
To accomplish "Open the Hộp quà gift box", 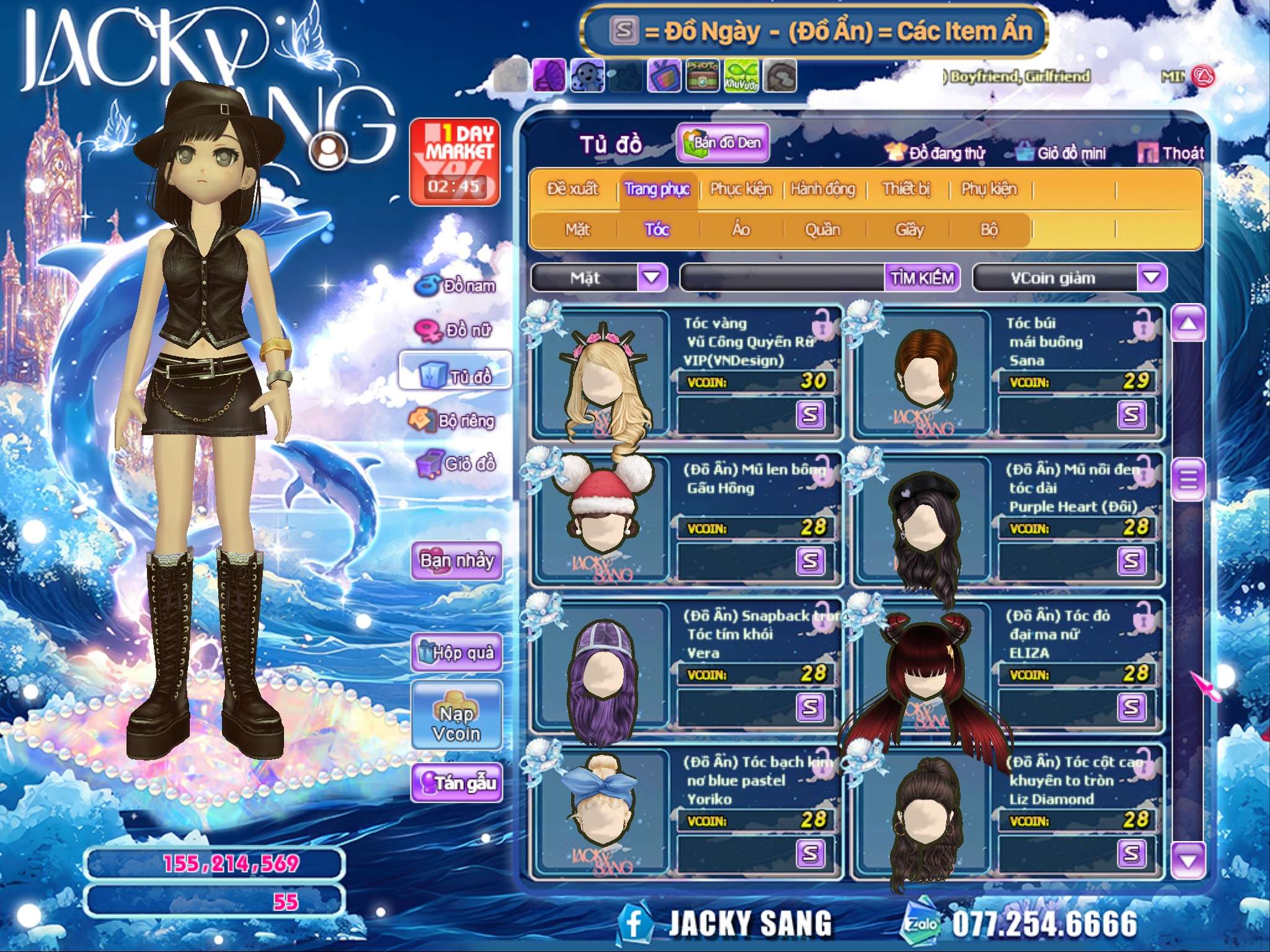I will (x=456, y=652).
